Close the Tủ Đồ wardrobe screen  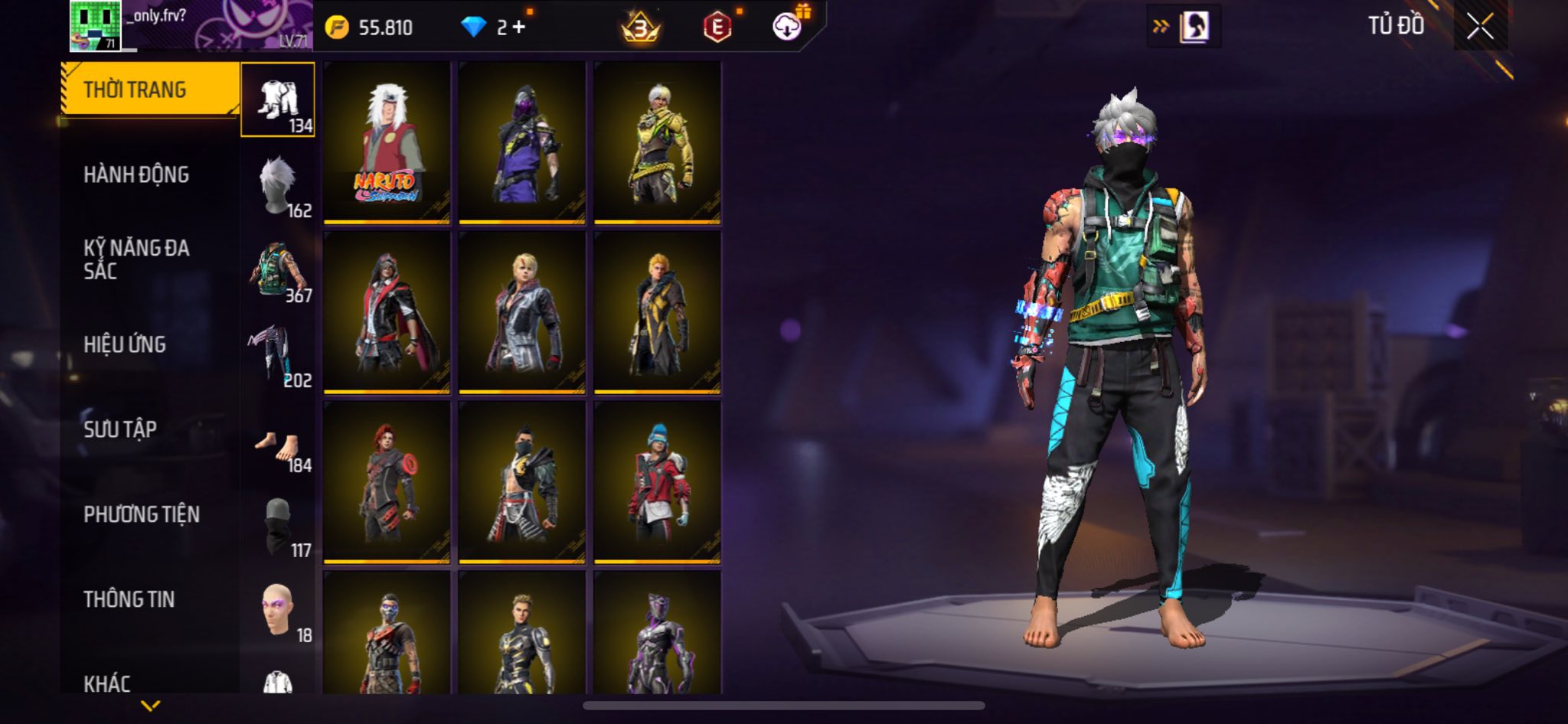[x=1480, y=27]
